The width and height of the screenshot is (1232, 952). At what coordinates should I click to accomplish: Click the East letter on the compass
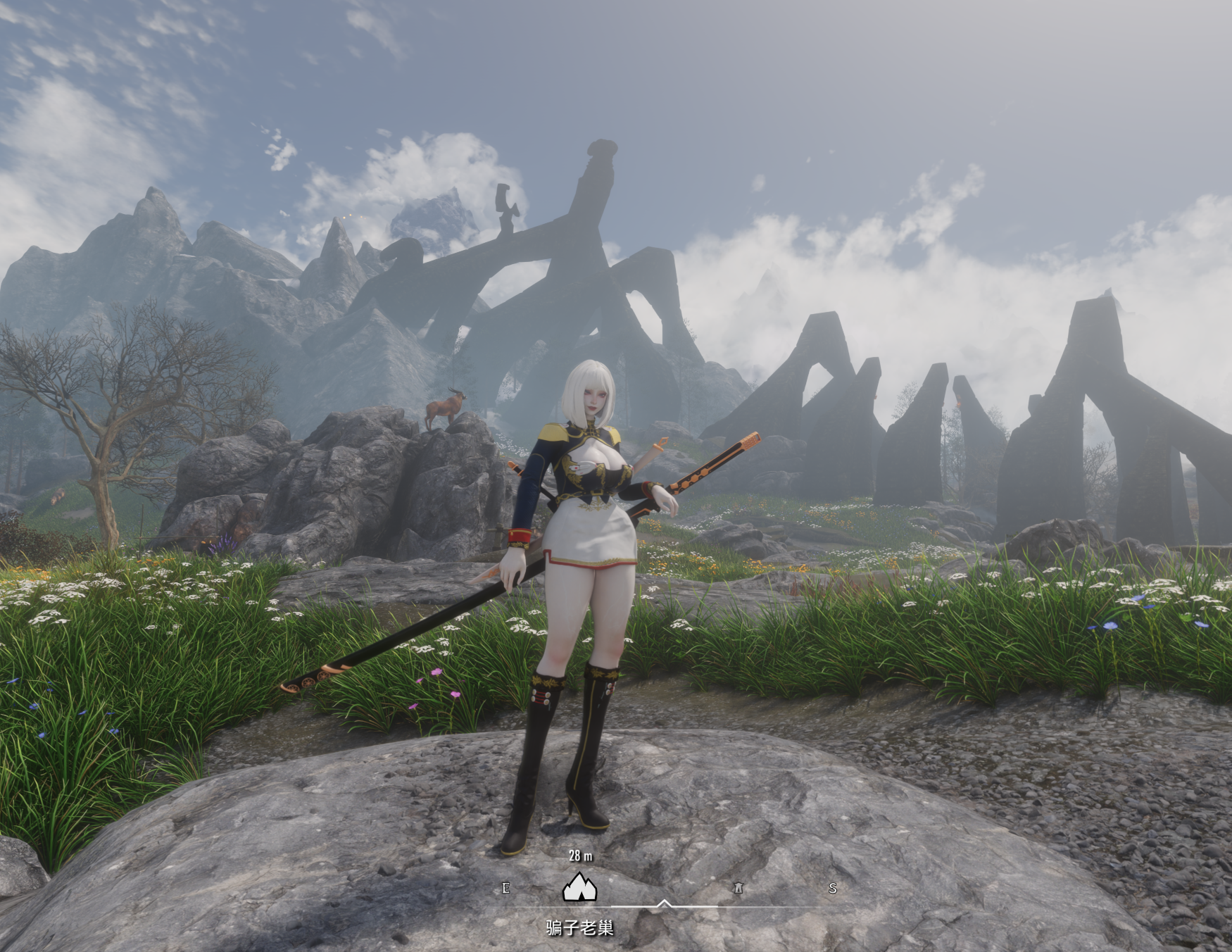pos(505,888)
